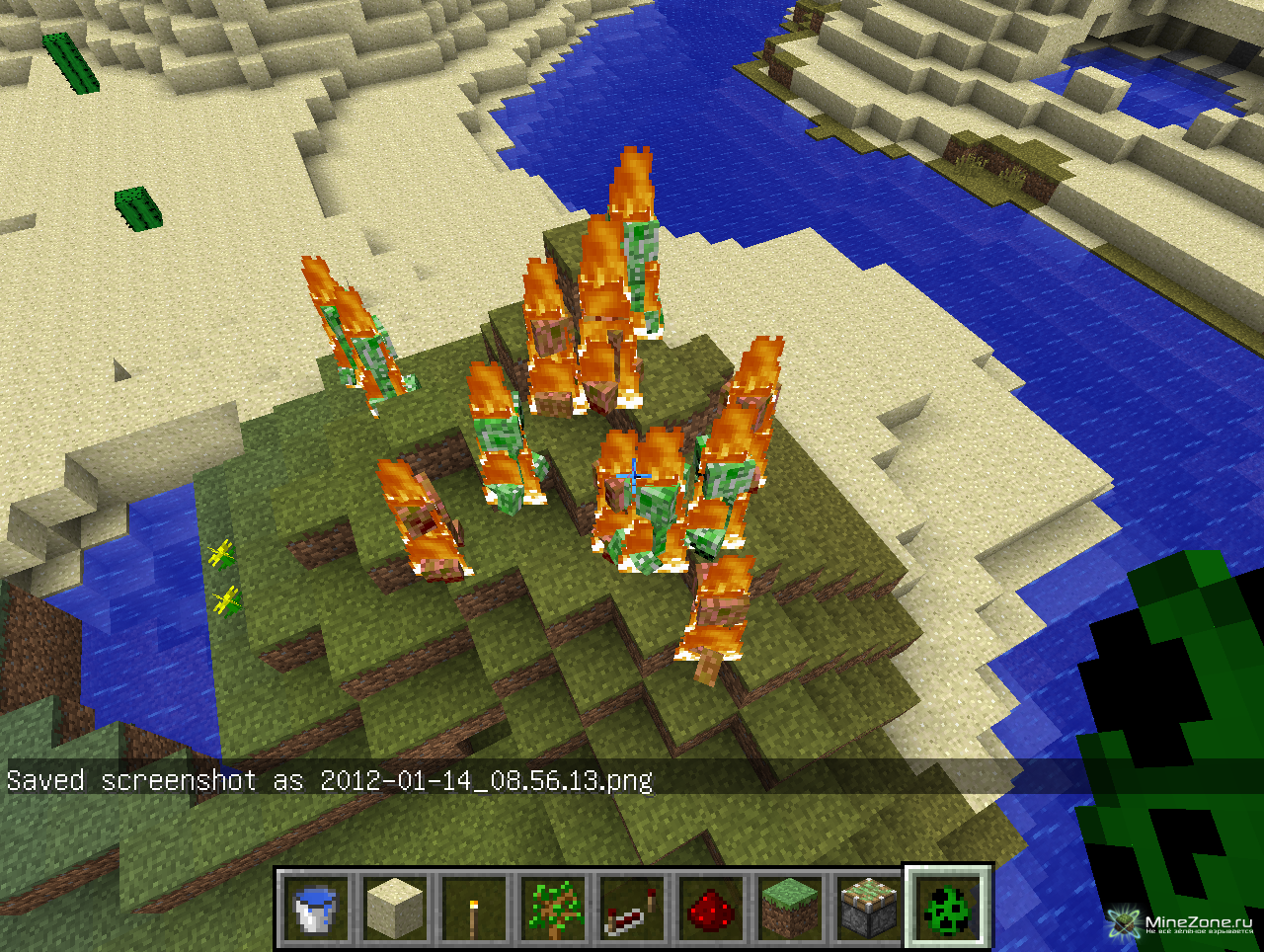
Task: Select the water bucket hotbar slot
Action: (x=316, y=907)
